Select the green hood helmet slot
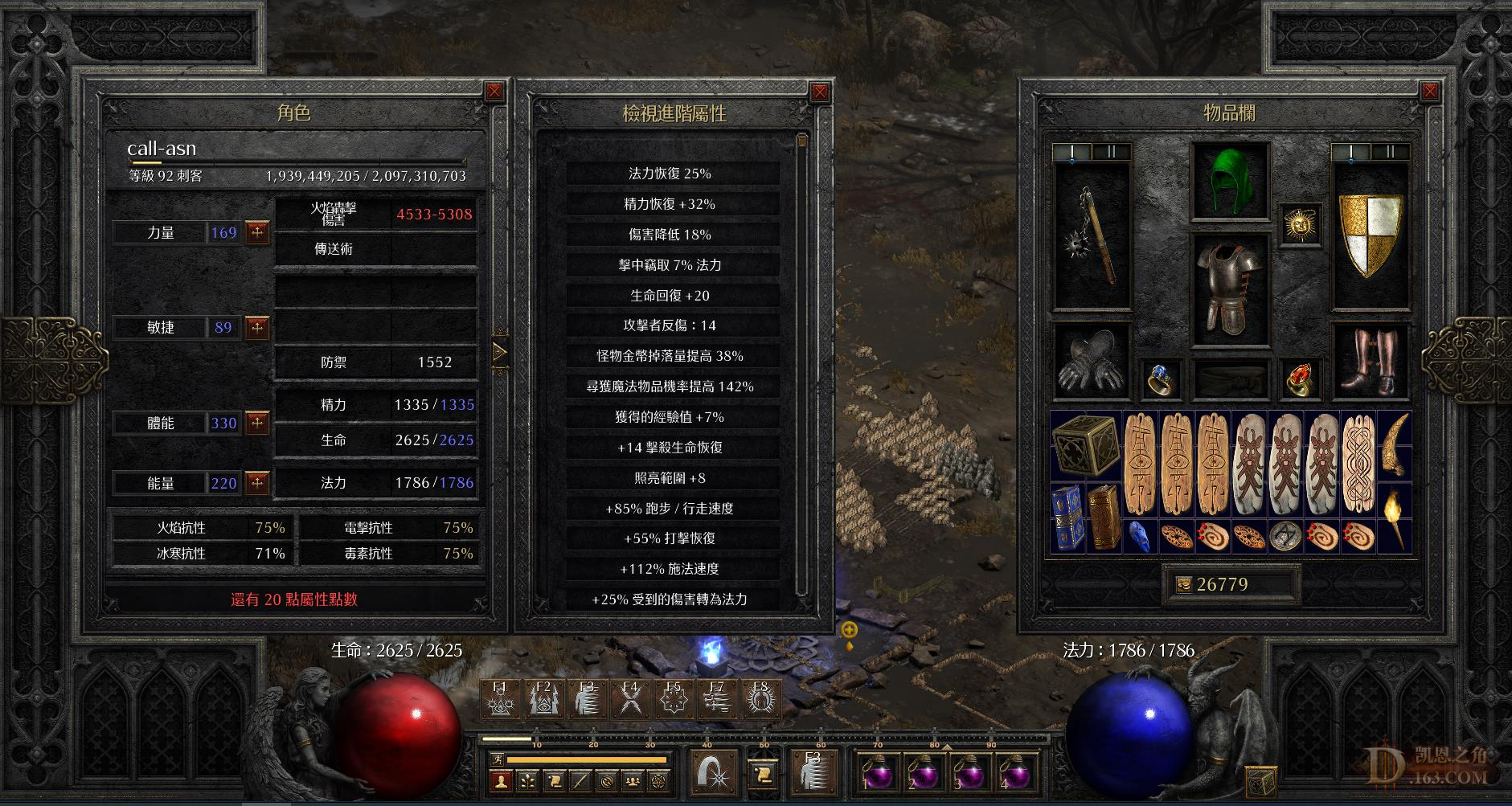1512x806 pixels. tap(1230, 180)
